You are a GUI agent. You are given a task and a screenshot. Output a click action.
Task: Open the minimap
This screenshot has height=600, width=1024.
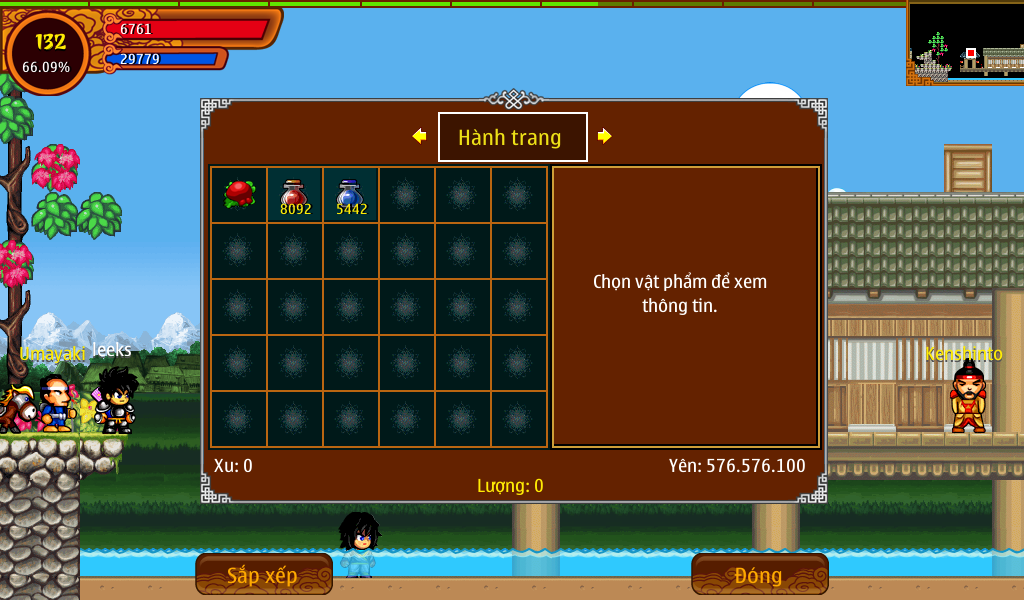965,43
